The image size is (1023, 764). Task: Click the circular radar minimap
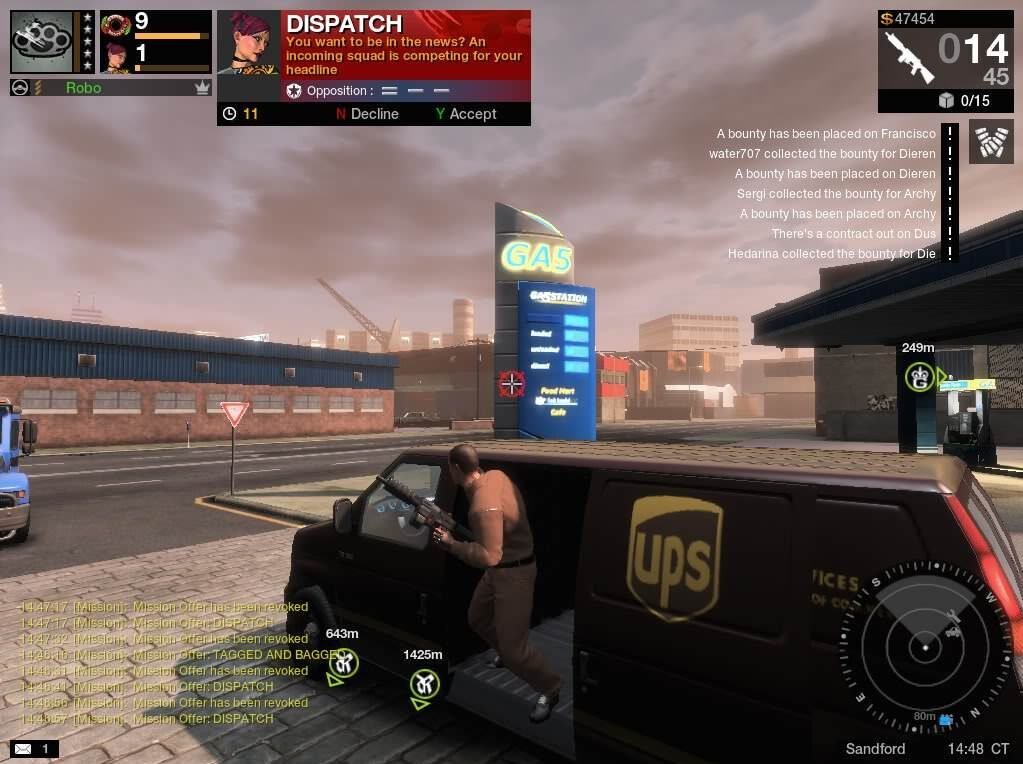coord(925,647)
